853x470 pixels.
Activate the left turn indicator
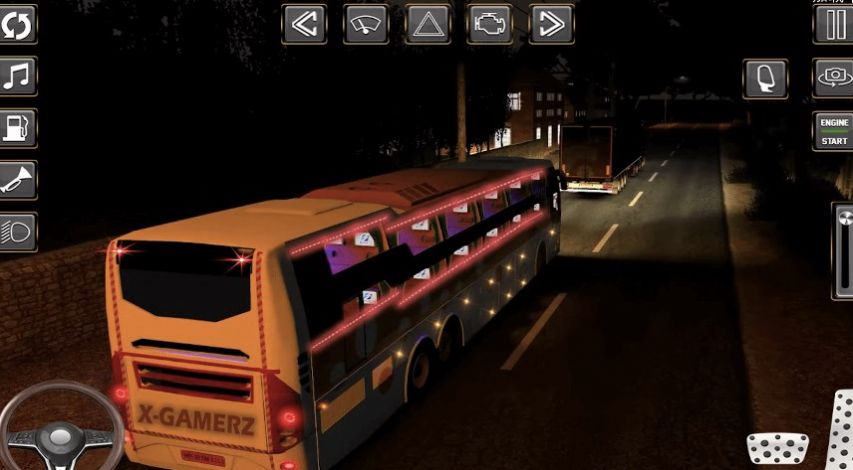[x=304, y=24]
